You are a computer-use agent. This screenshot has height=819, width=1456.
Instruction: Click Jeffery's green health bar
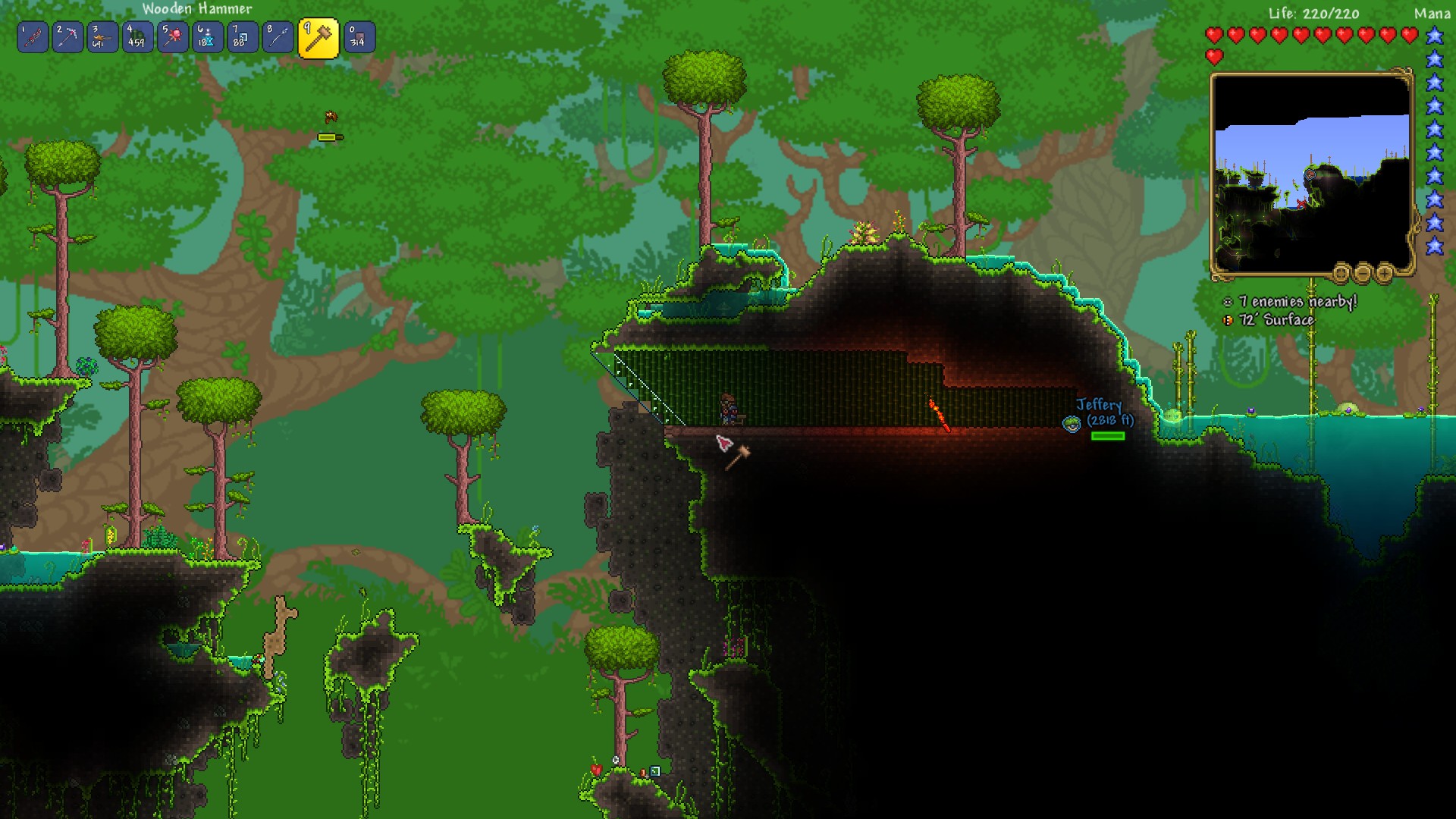coord(1109,437)
